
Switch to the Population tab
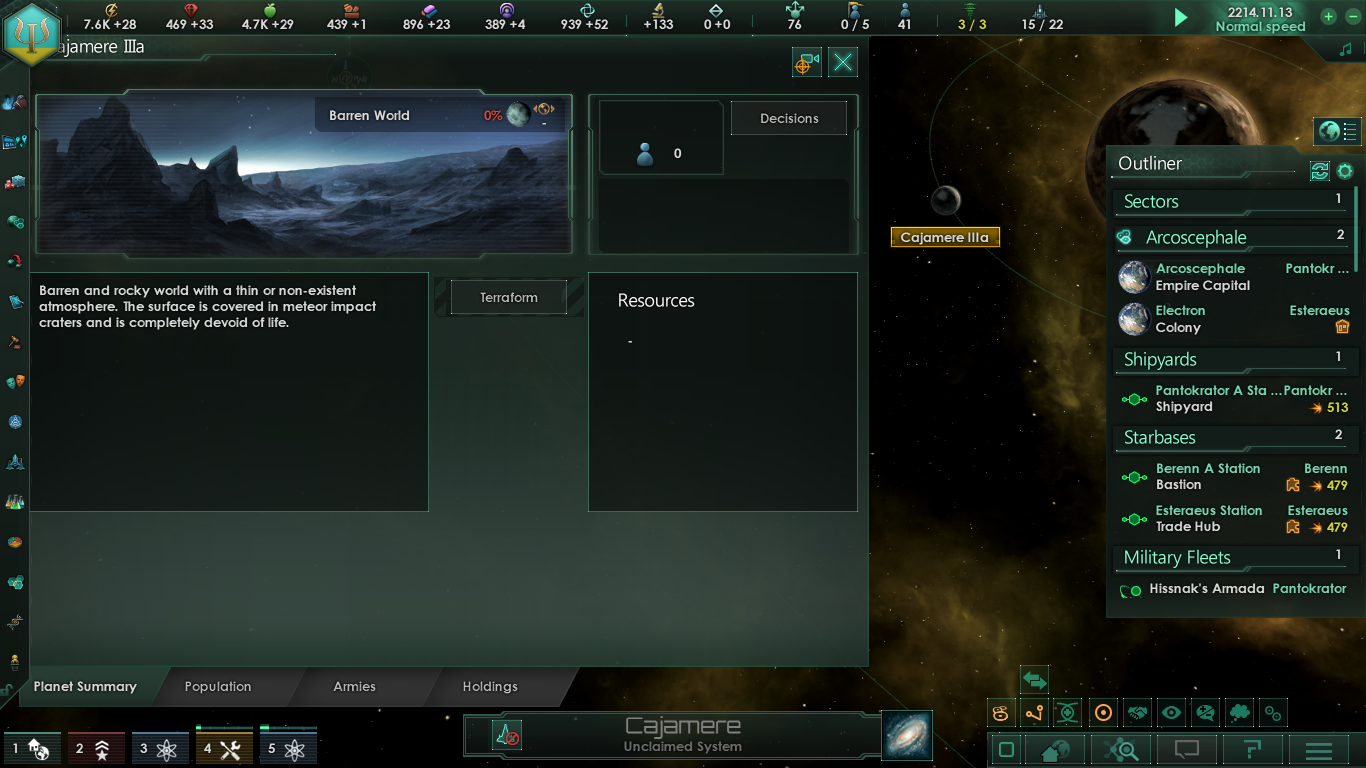217,687
